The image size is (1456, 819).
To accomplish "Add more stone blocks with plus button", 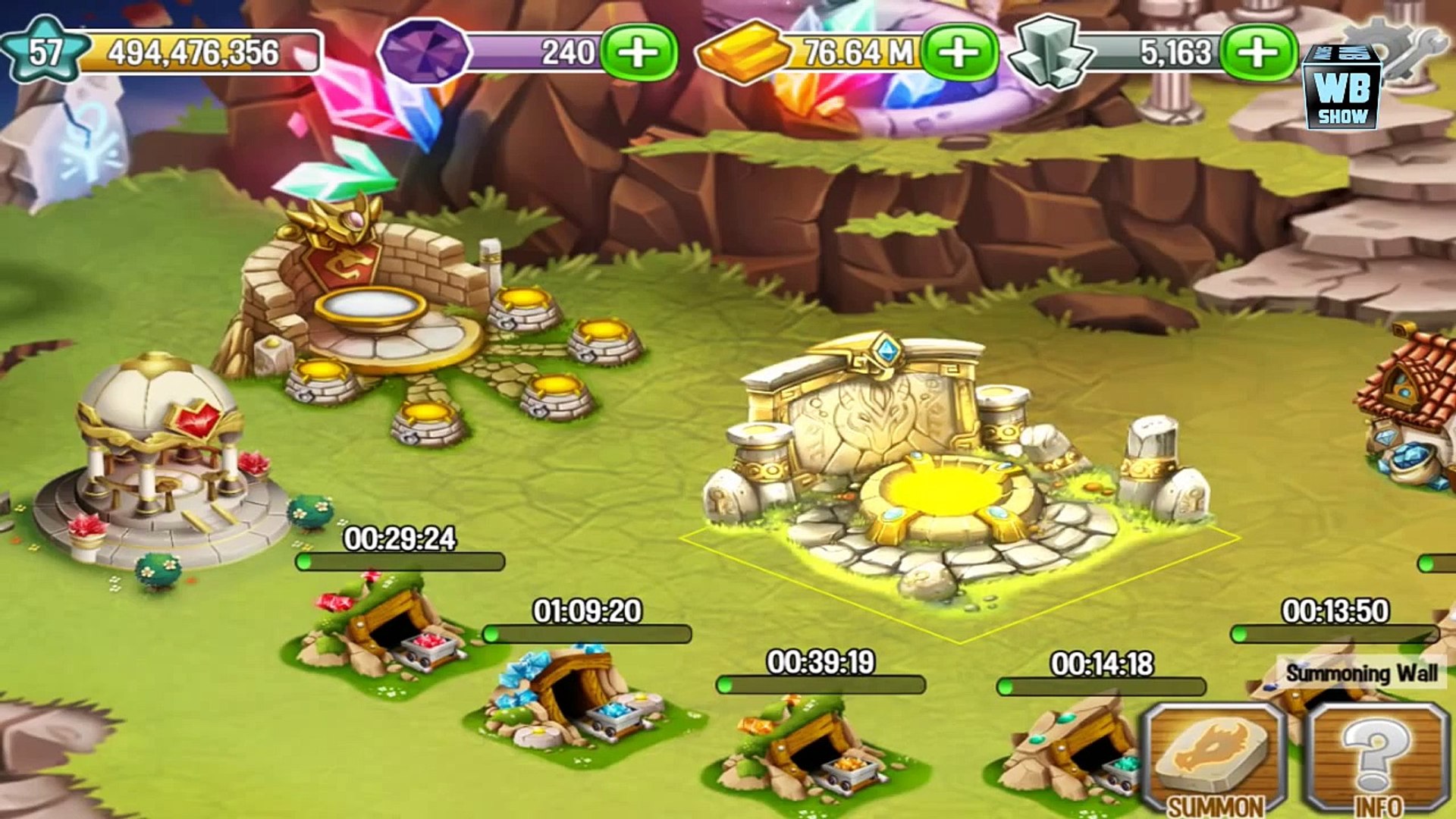I will (x=1259, y=52).
